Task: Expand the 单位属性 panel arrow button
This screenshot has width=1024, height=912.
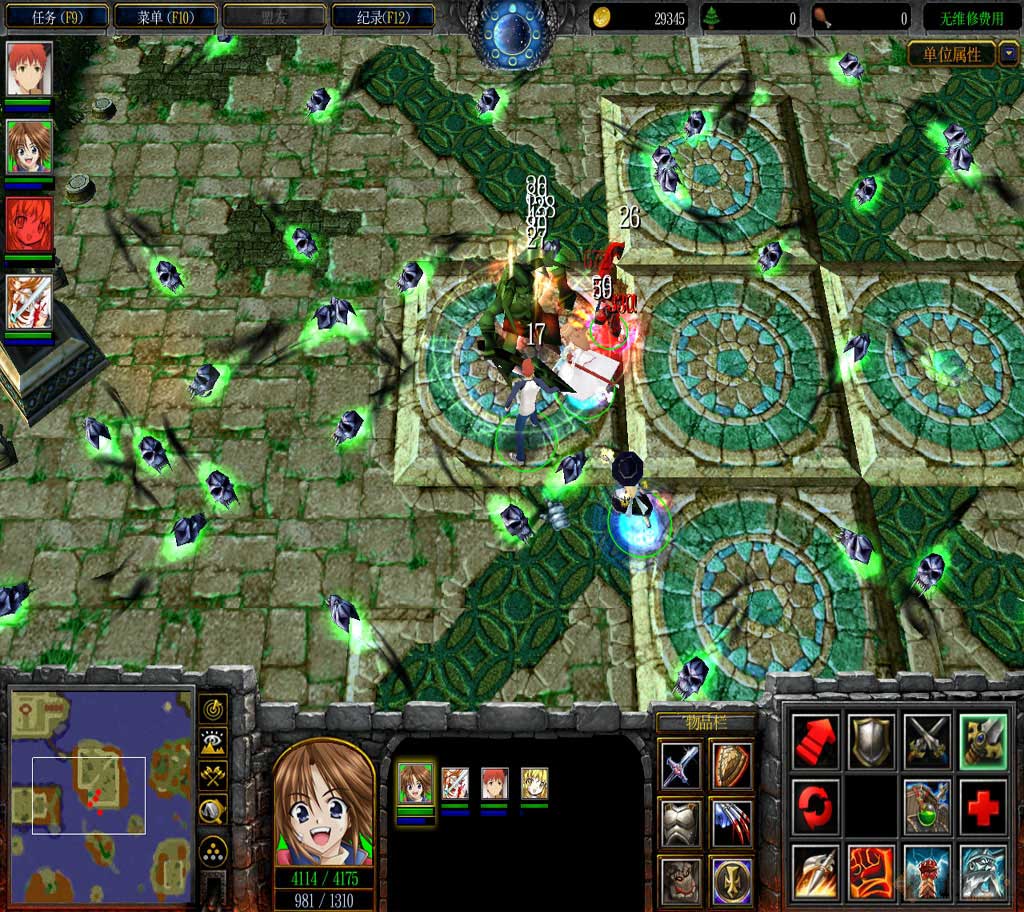Action: point(1008,54)
